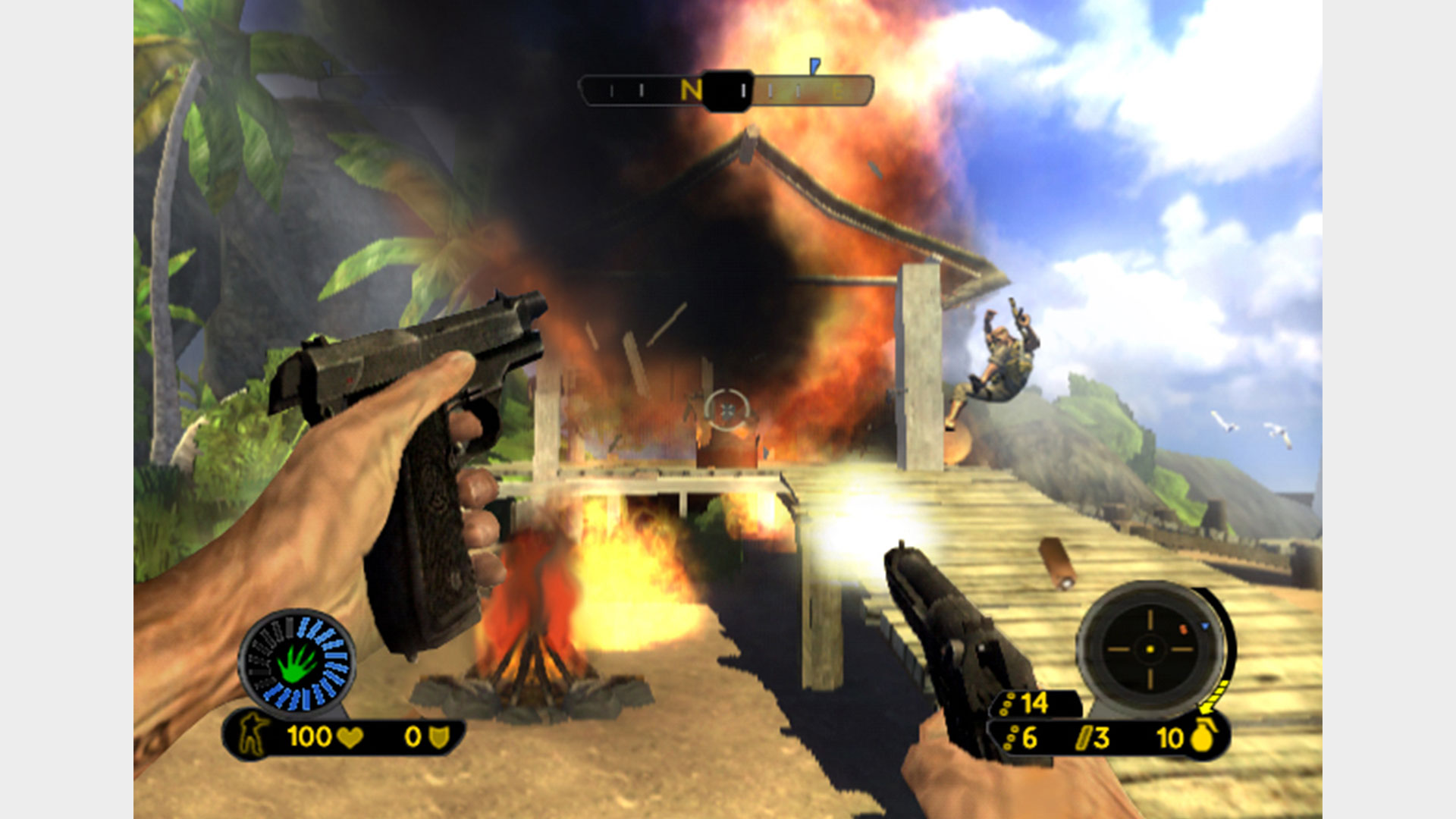Select the magazine clip icon near the 3

tap(1083, 737)
